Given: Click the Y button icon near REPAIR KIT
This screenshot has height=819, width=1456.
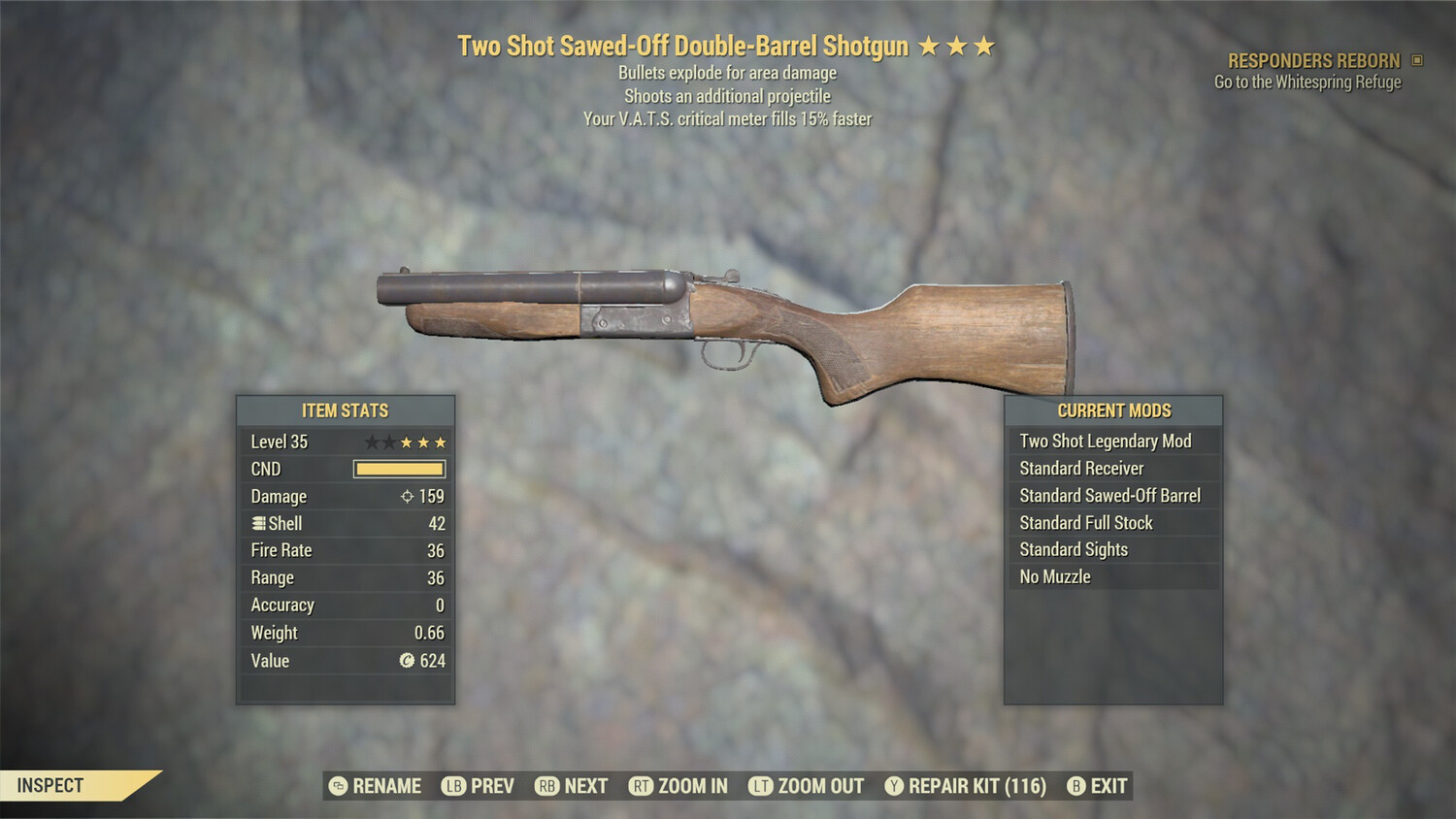Looking at the screenshot, I should click(x=894, y=786).
